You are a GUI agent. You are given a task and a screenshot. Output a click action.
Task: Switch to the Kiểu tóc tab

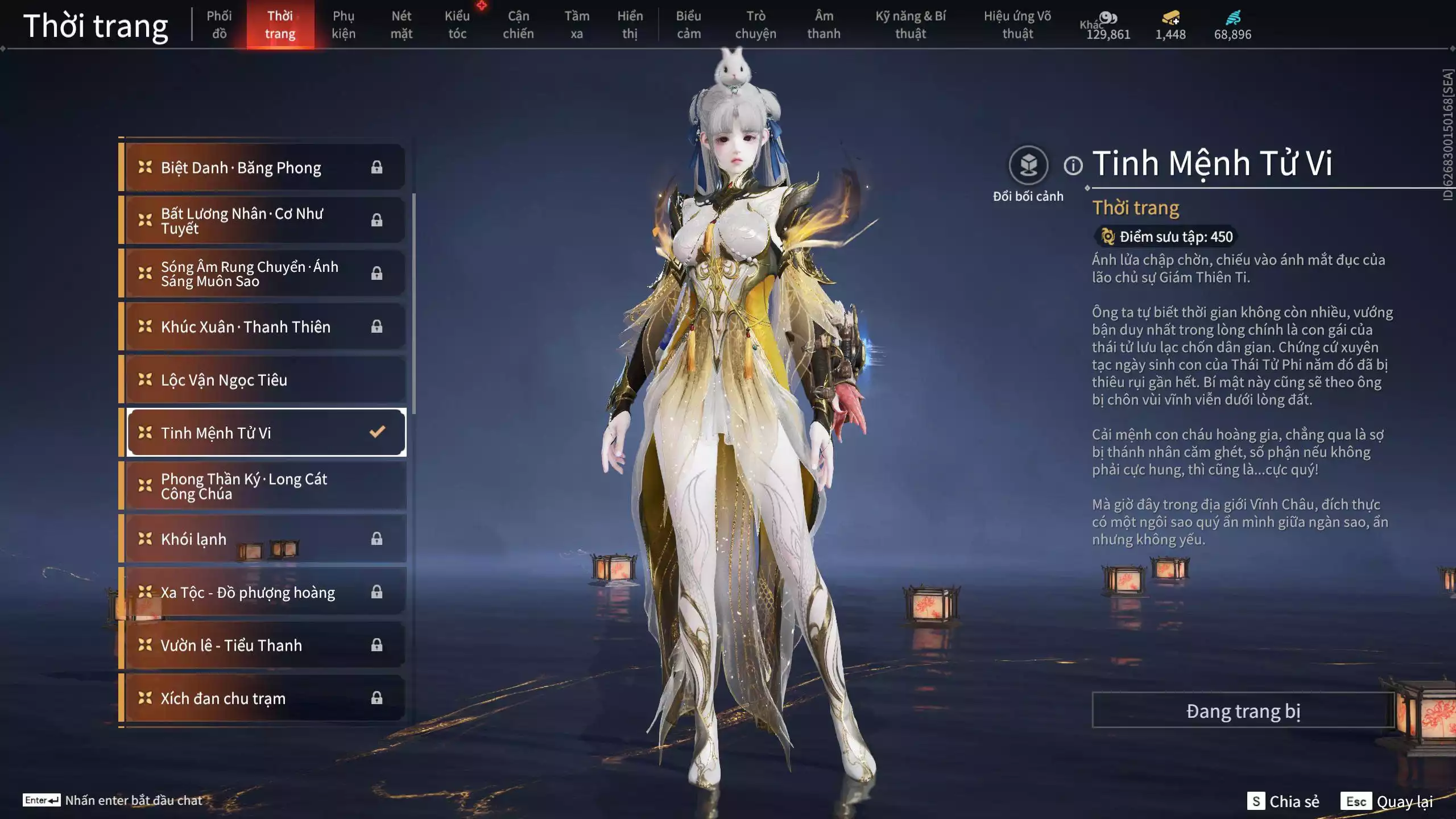pos(457,24)
